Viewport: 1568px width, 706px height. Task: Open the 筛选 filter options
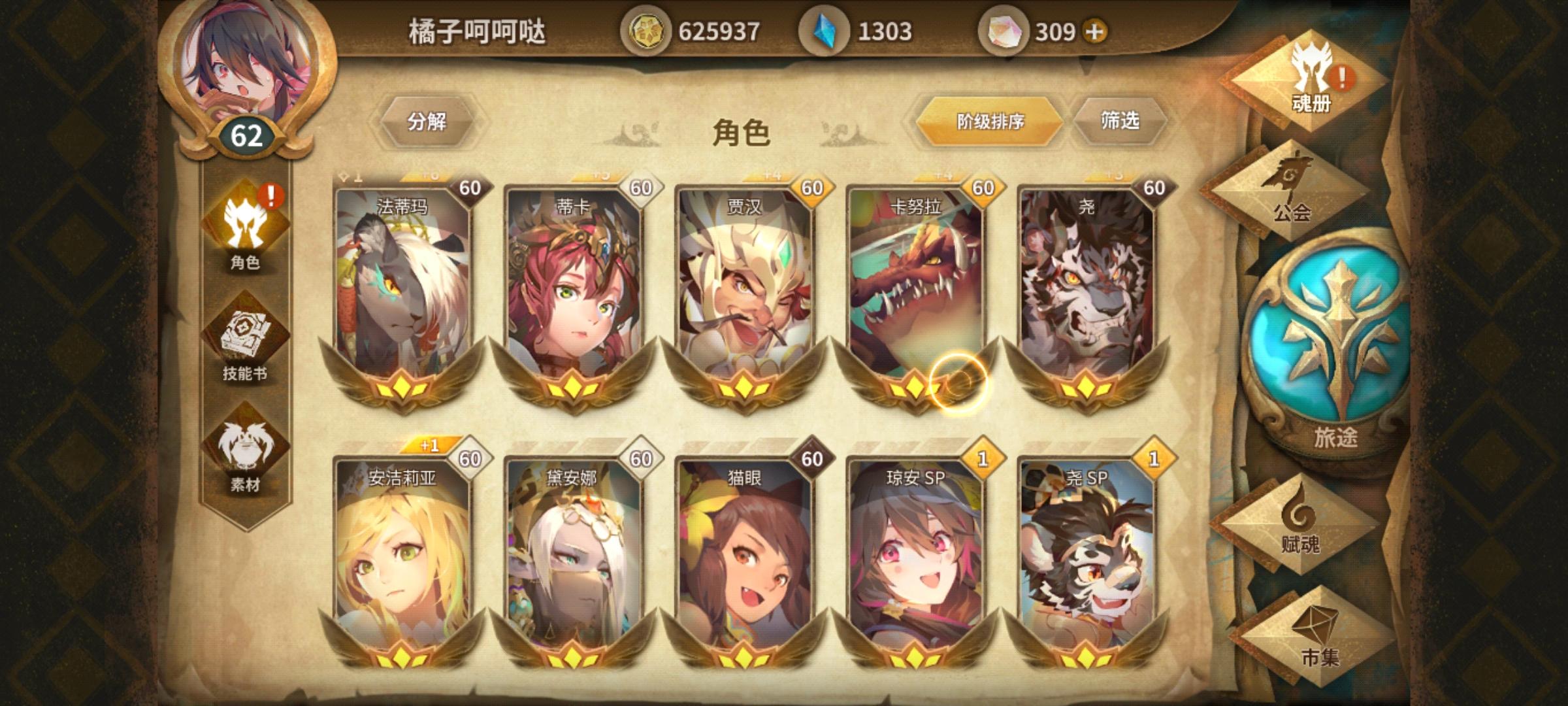pos(1120,121)
